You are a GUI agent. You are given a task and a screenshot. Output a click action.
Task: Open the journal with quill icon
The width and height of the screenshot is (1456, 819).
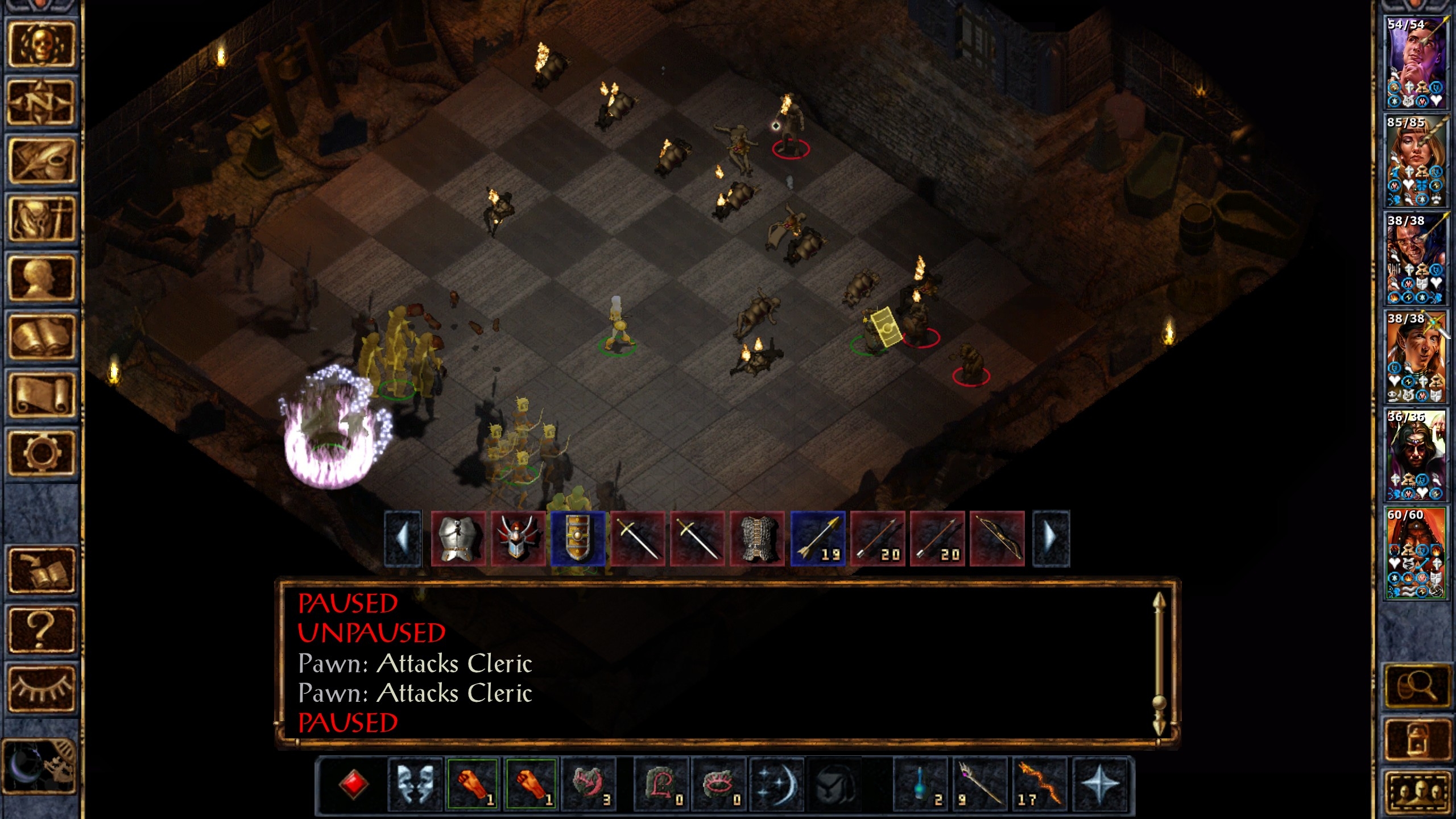click(x=41, y=162)
